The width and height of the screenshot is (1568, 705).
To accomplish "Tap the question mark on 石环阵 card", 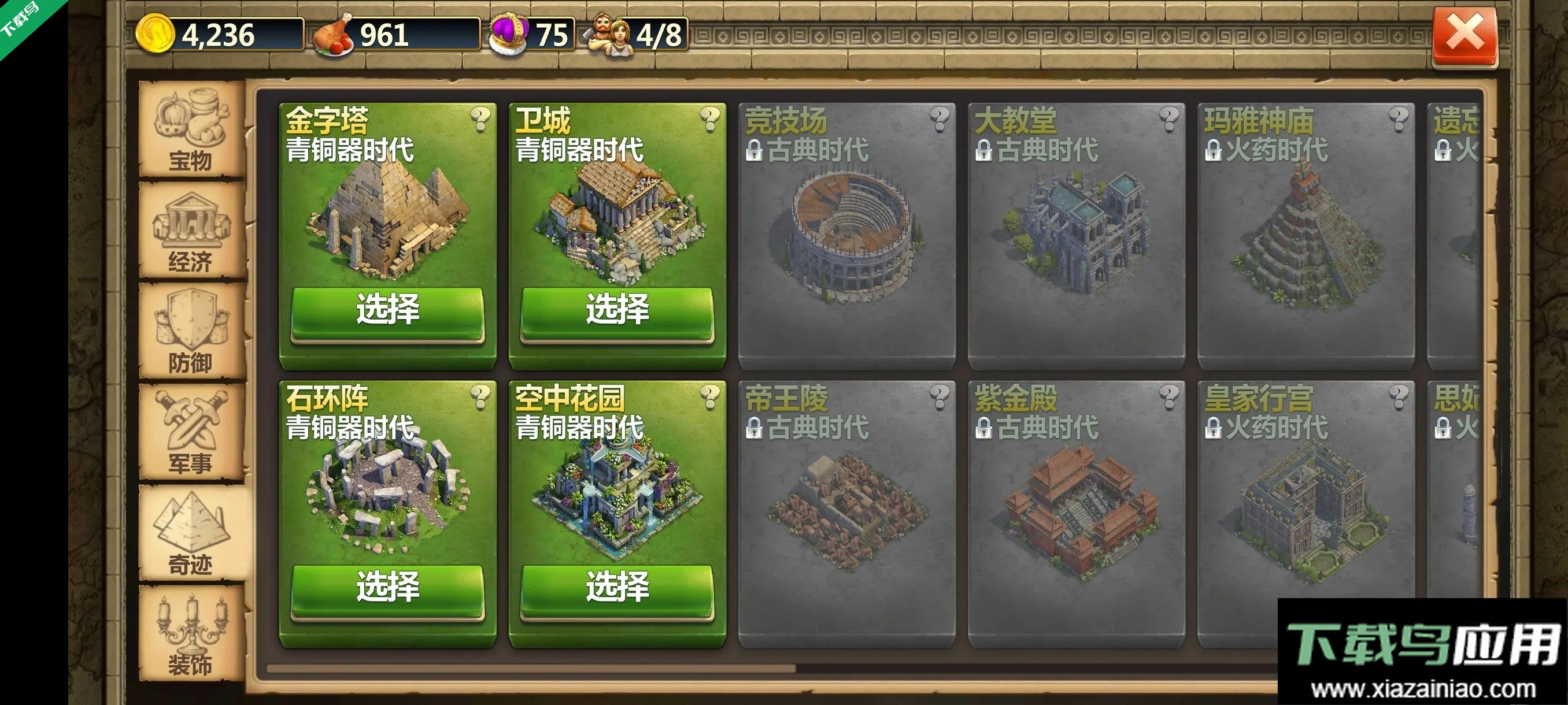I will pyautogui.click(x=480, y=396).
